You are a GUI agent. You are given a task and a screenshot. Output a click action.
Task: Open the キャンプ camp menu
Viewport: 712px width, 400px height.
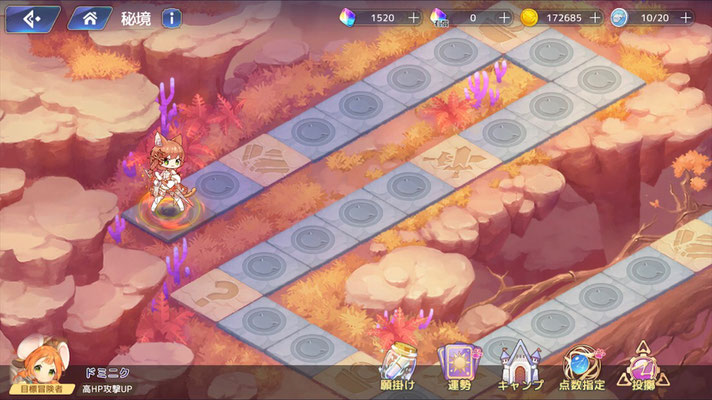[x=519, y=366]
